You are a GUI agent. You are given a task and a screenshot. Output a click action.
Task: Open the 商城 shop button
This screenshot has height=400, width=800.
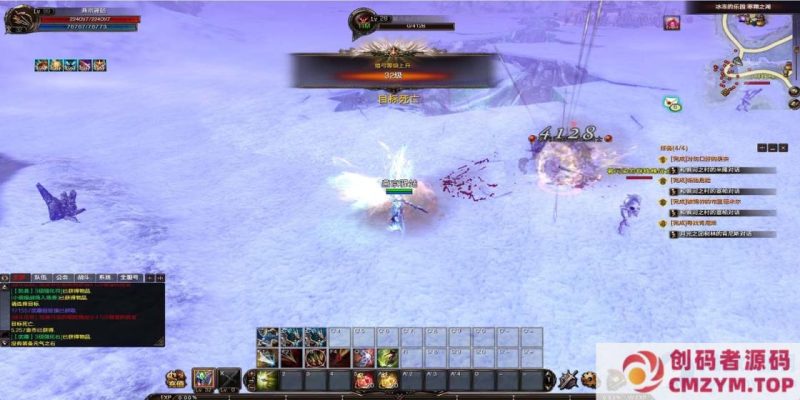(176, 379)
